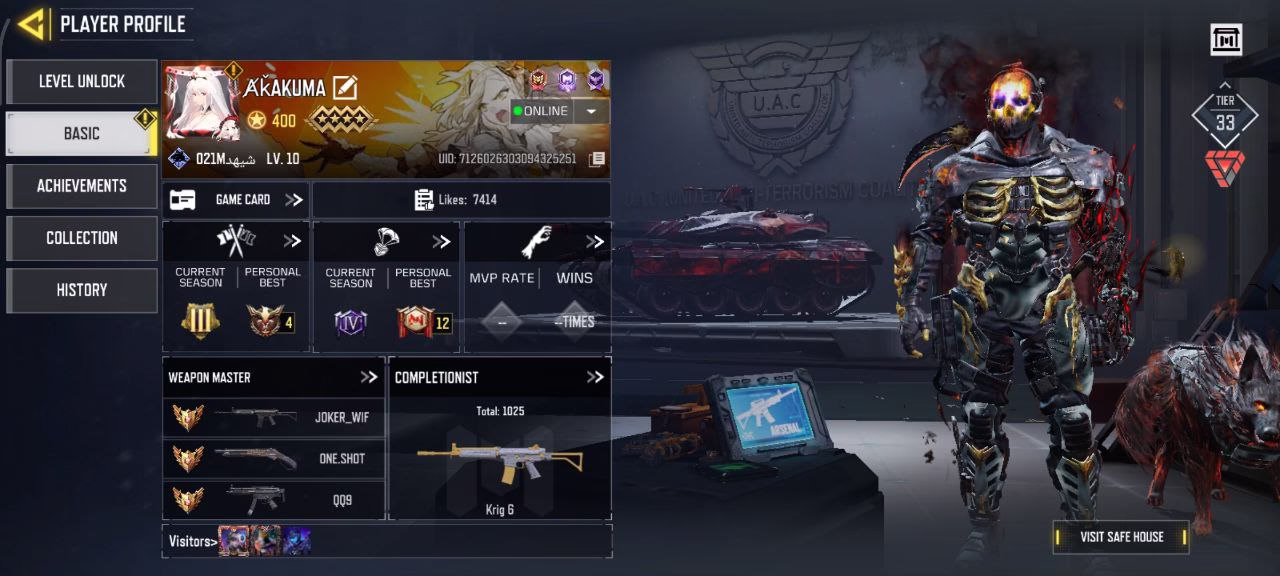Screen dimensions: 1280x576
Task: Switch to the Collection tab
Action: [82, 238]
